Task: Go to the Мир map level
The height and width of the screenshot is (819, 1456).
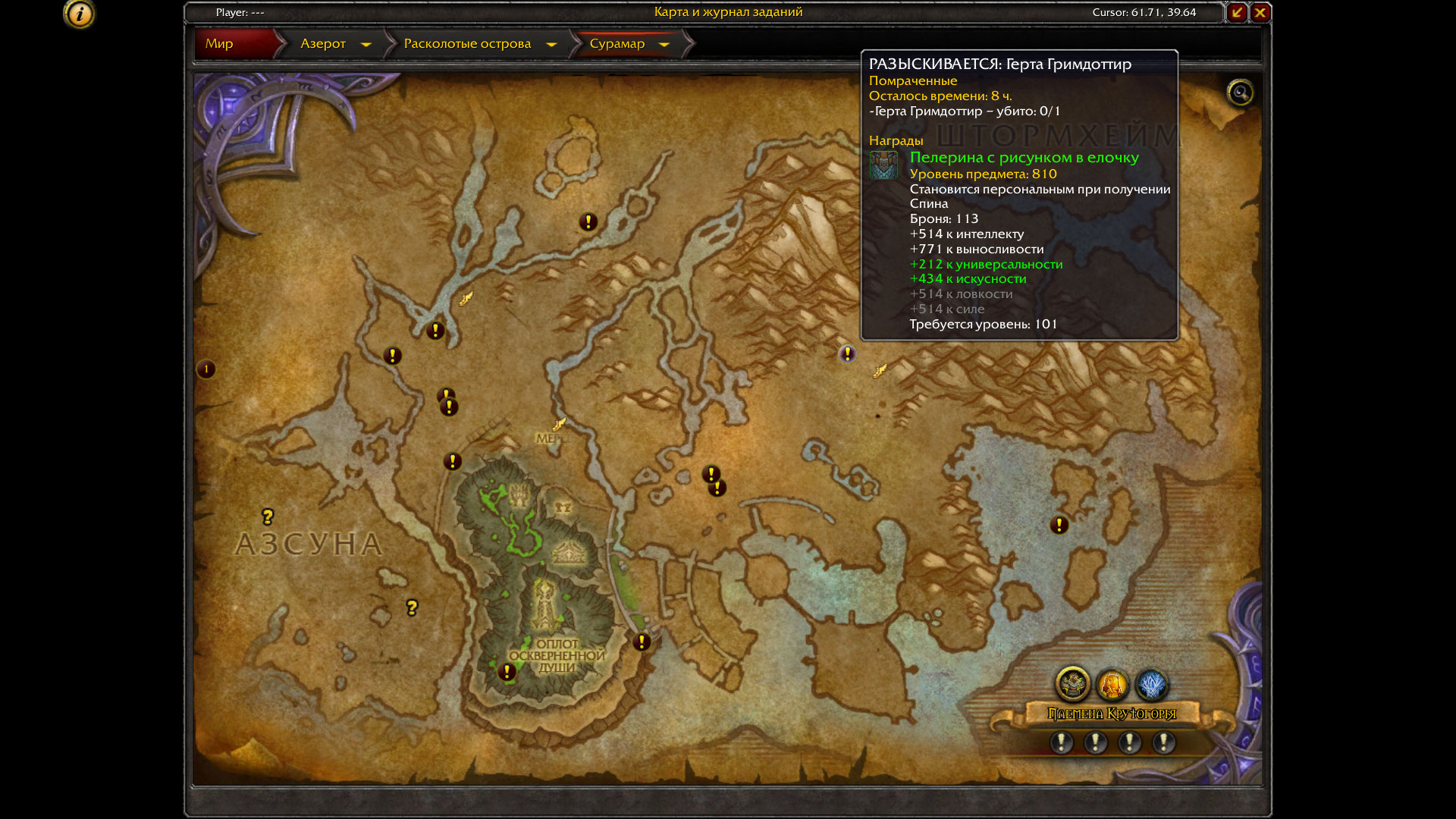Action: tap(219, 44)
